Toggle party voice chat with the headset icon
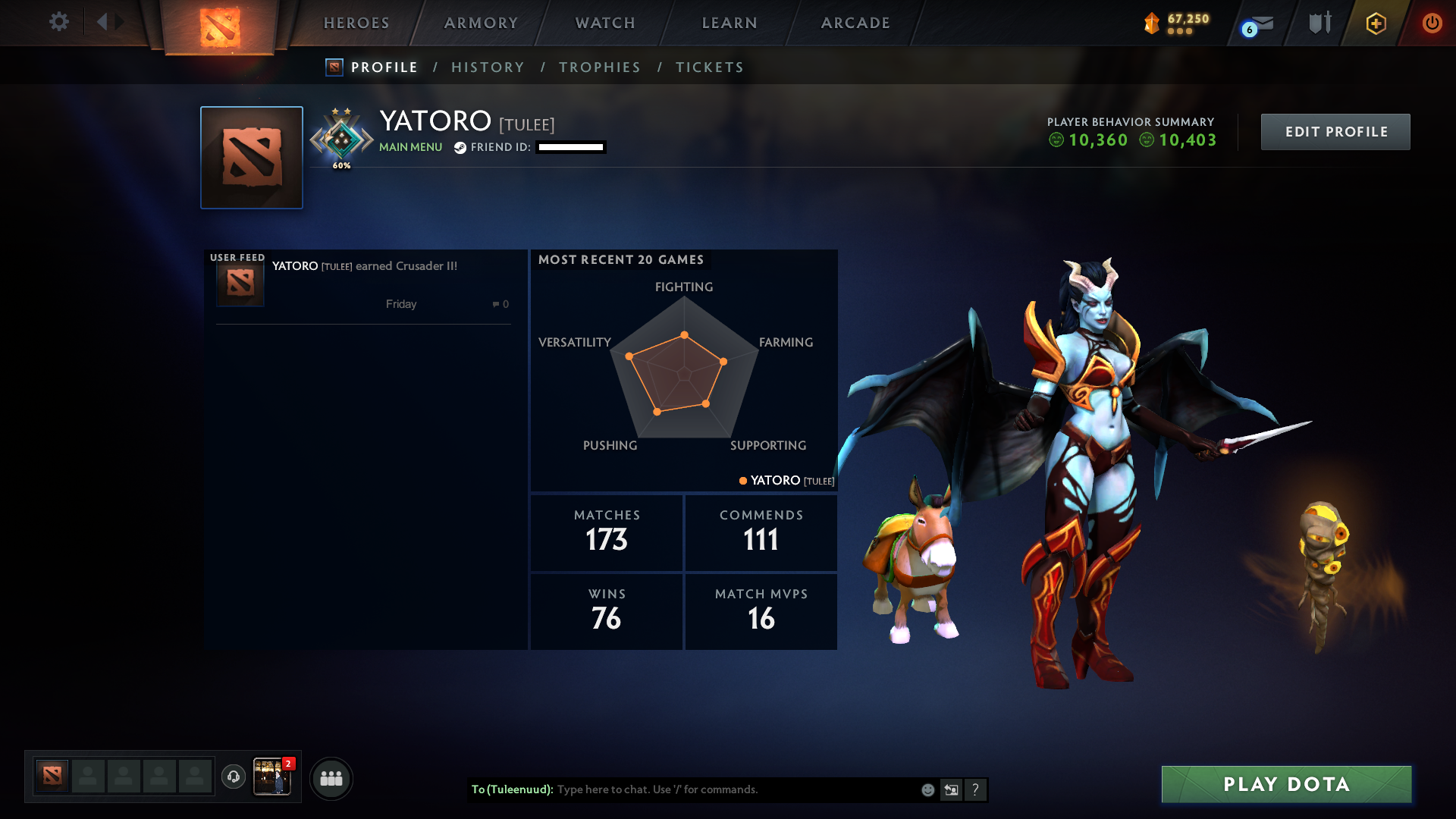The image size is (1456, 819). tap(234, 777)
